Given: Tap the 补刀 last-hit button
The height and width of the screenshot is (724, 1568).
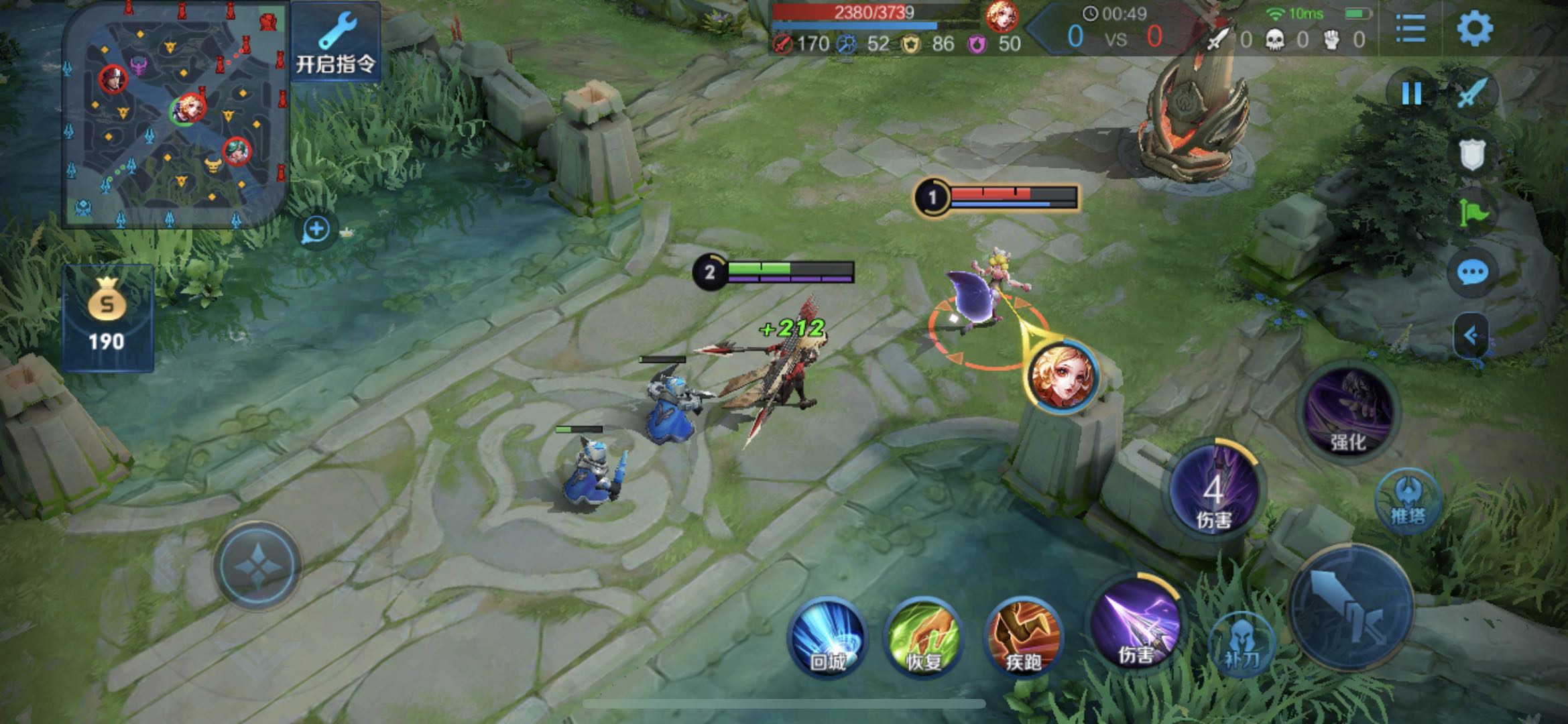Looking at the screenshot, I should click(x=1242, y=645).
